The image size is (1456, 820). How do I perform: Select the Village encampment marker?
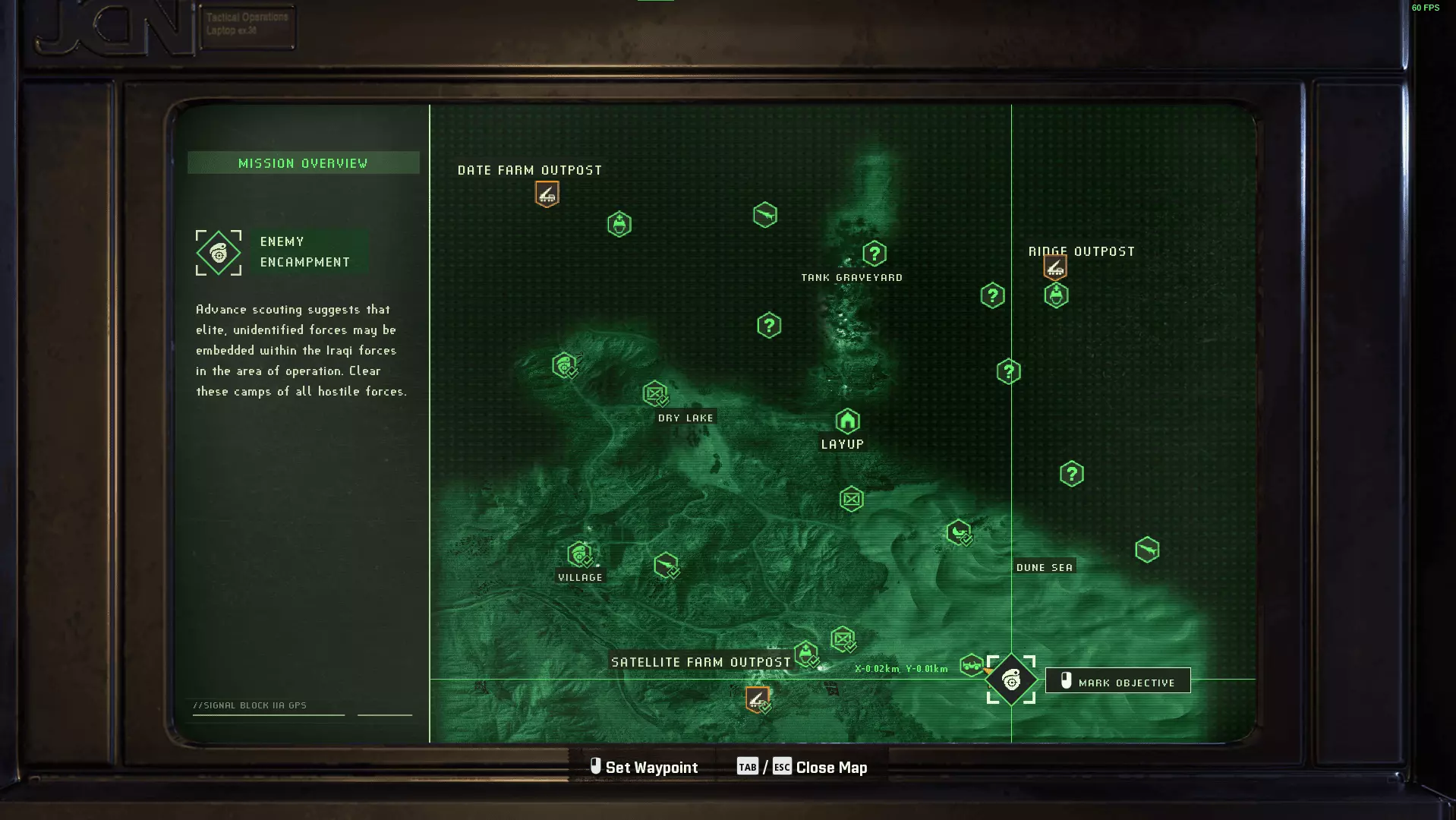coord(579,554)
